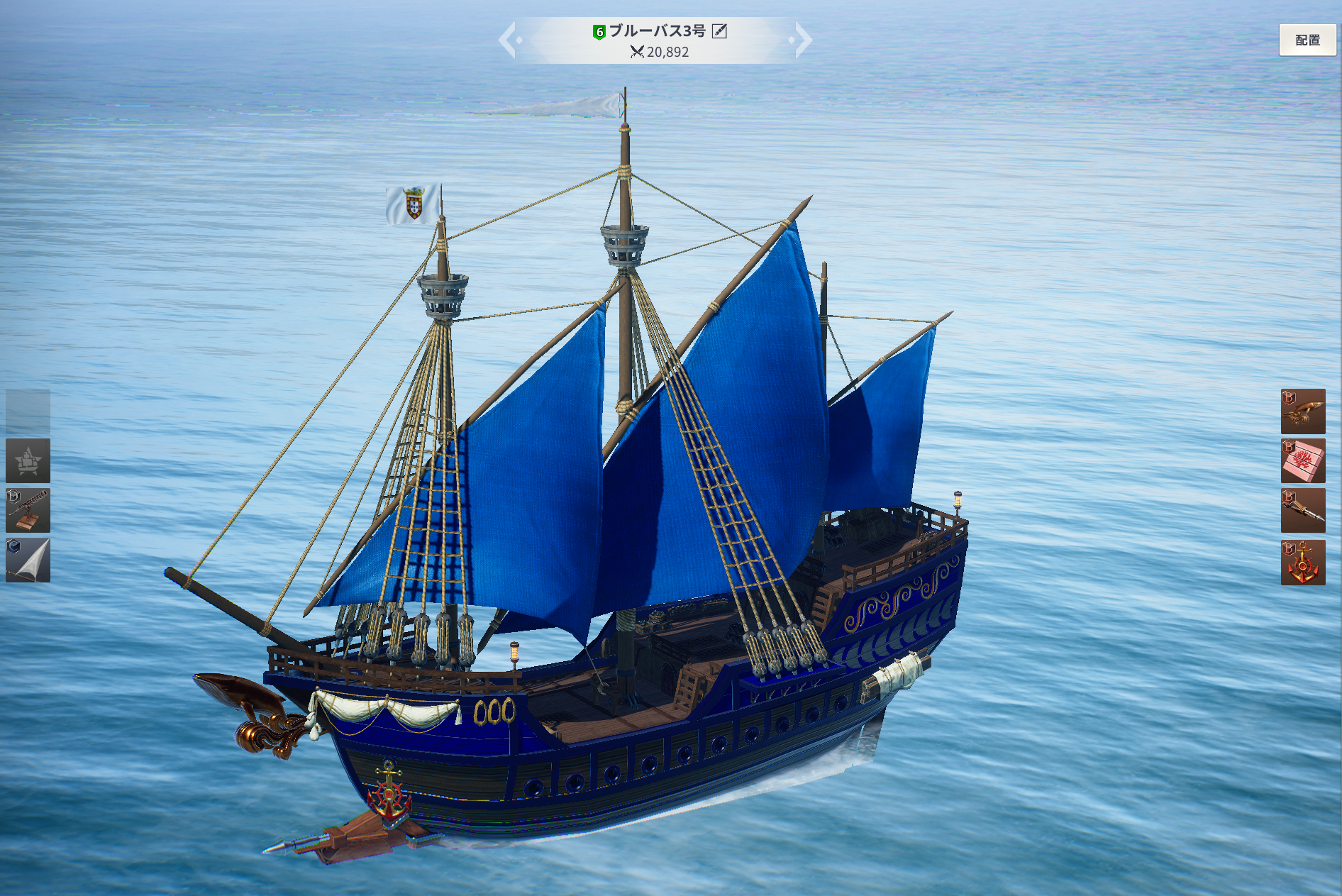Image resolution: width=1342 pixels, height=896 pixels.
Task: Select the ship-and-star emblem slot
Action: (28, 461)
